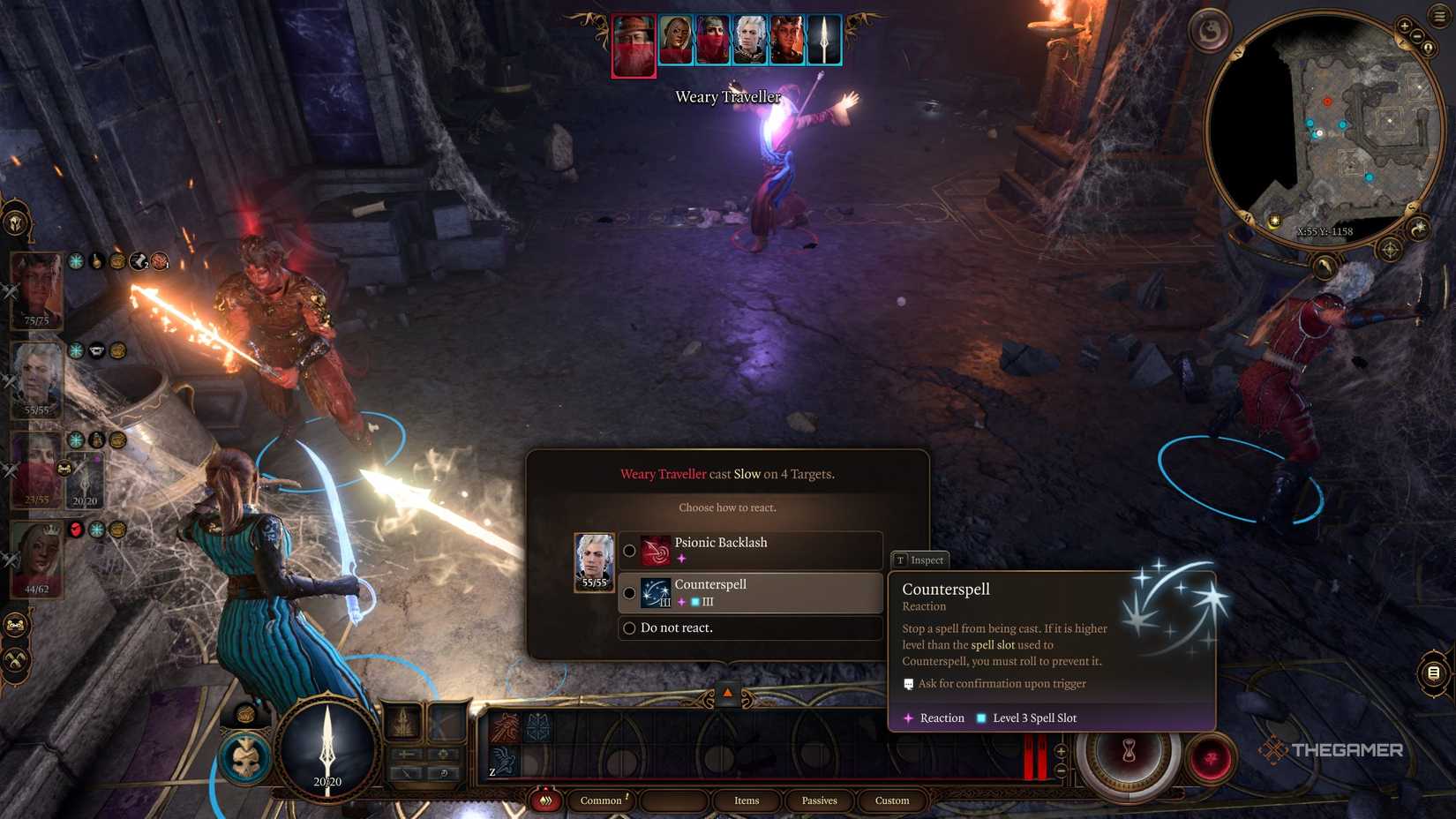Select the Weary Traveller portrait in turn order
Viewport: 1456px width, 819px height.
click(634, 45)
